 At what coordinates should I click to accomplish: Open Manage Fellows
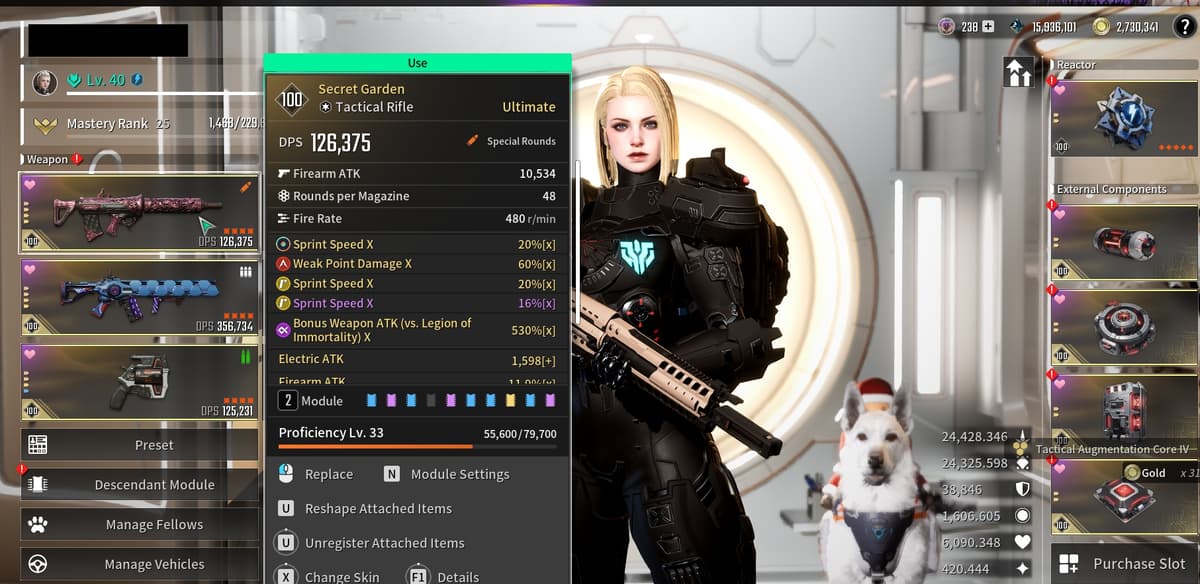(140, 525)
